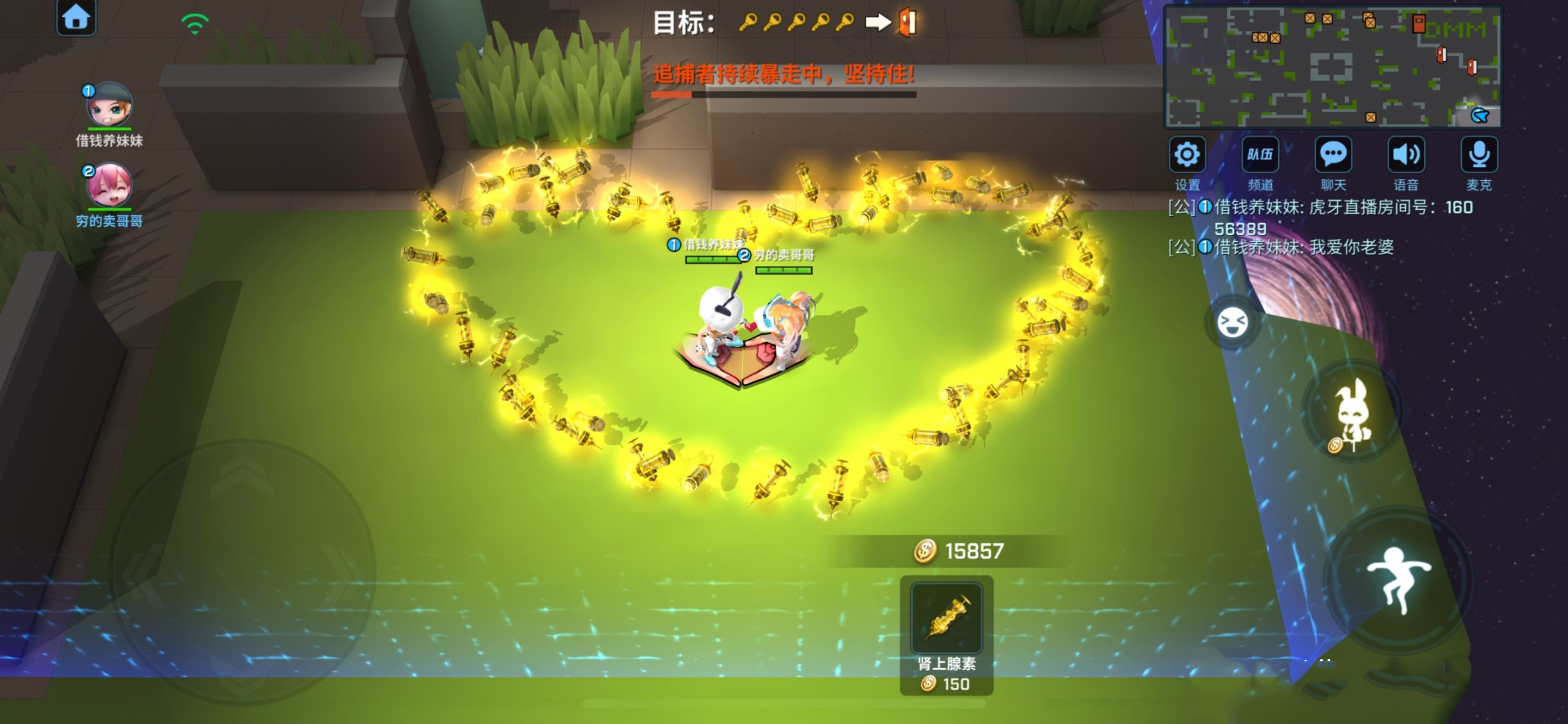Activate the white rabbit skill
Image resolution: width=1568 pixels, height=724 pixels.
[1352, 413]
